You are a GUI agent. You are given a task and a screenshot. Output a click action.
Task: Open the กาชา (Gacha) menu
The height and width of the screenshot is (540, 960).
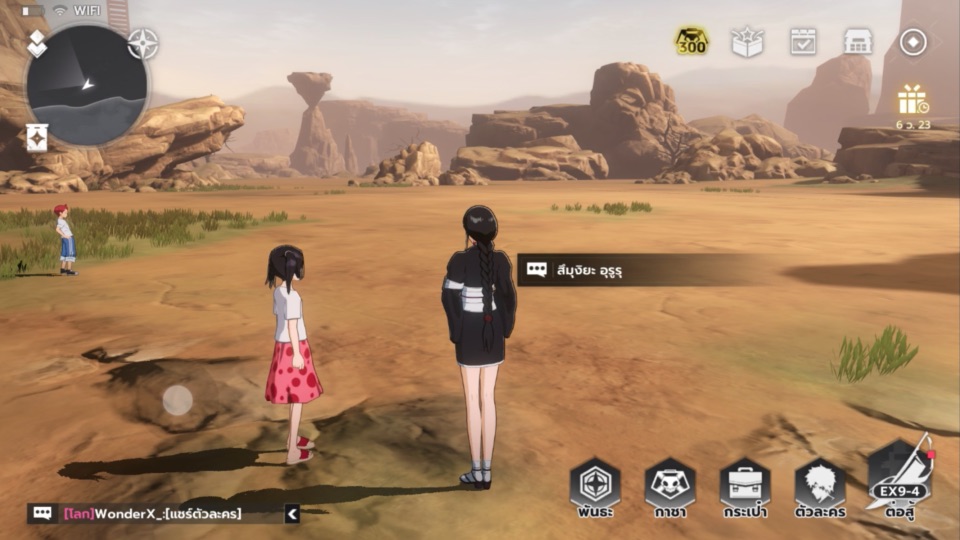[670, 487]
